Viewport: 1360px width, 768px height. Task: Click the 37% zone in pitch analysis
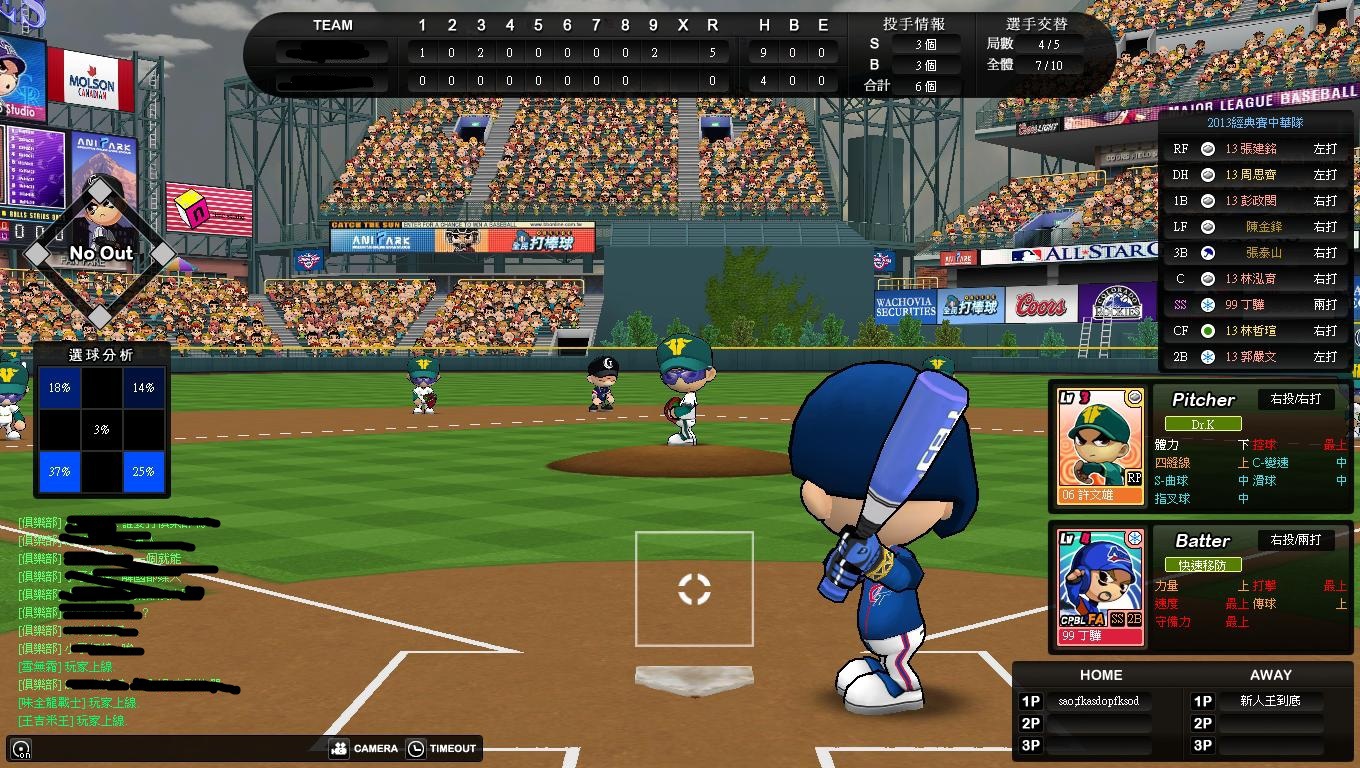(x=59, y=471)
